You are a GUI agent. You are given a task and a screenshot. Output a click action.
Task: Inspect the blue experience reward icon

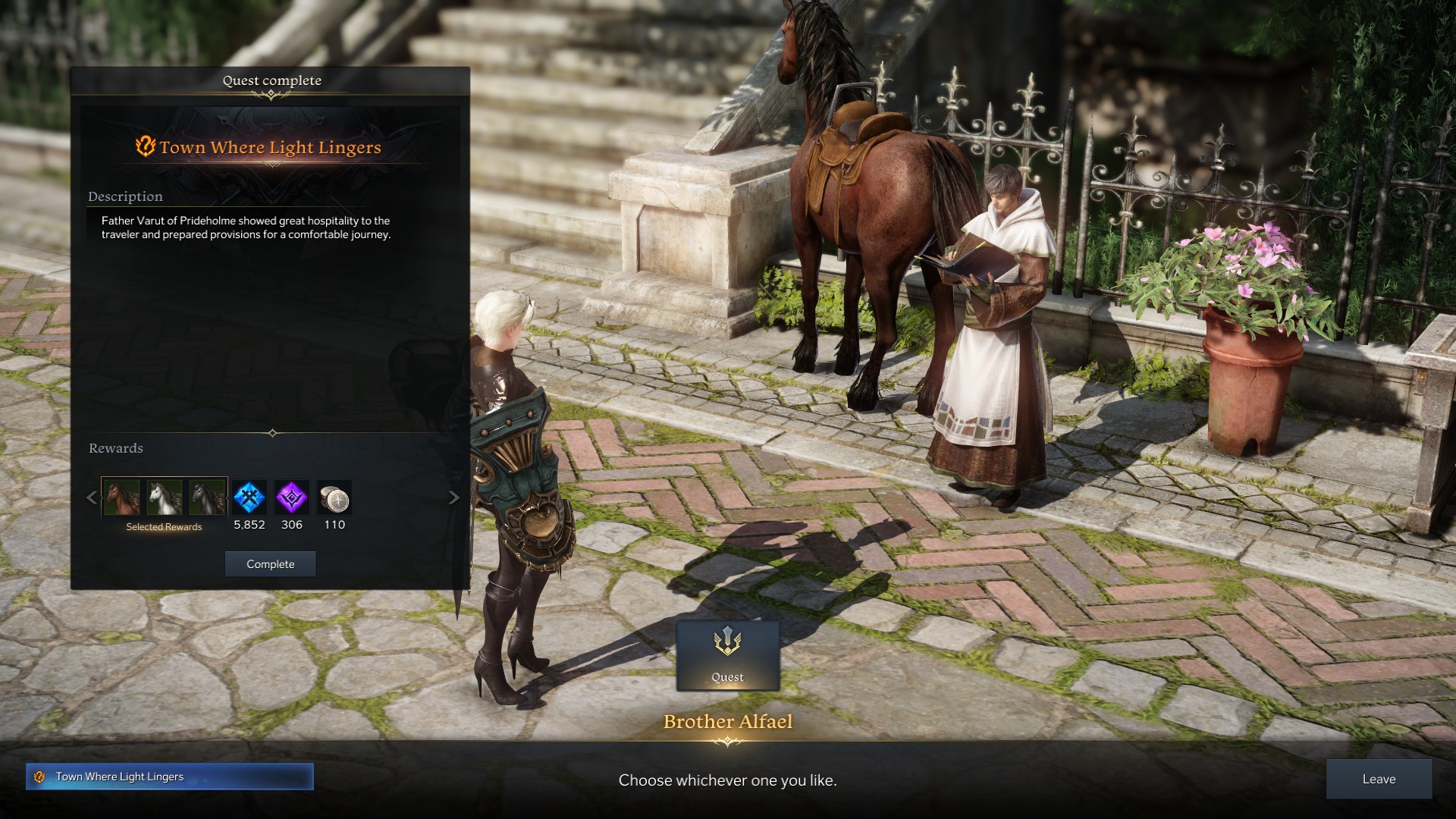[249, 497]
